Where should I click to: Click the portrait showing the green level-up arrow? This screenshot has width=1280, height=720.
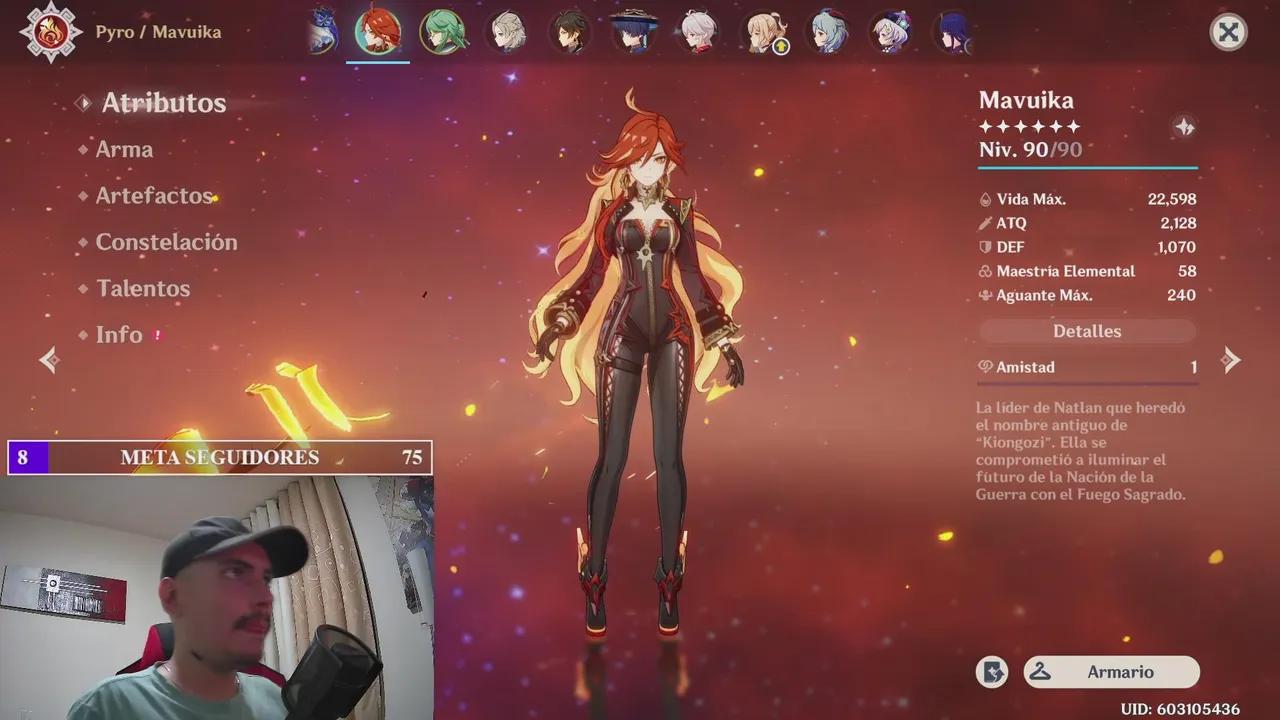tap(765, 32)
